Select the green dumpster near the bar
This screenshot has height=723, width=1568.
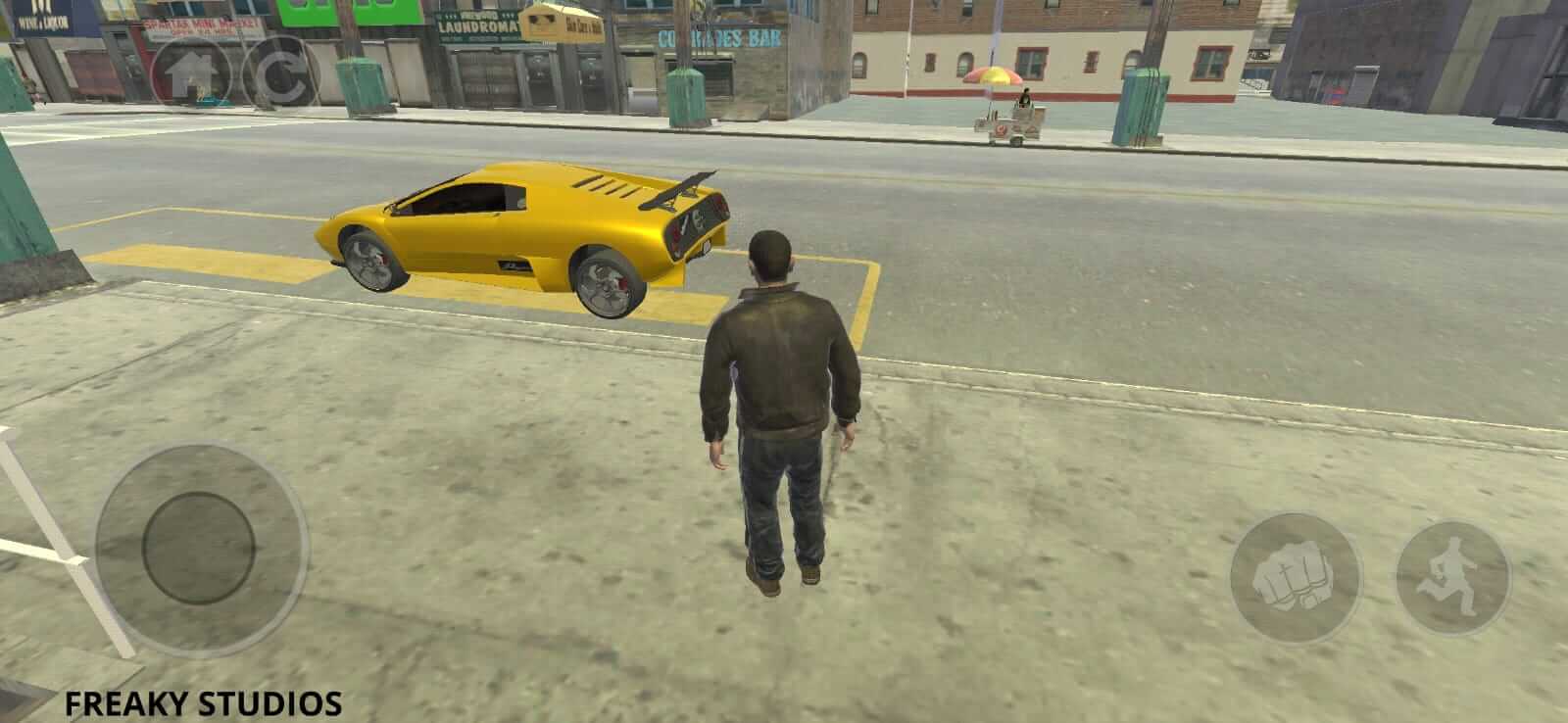[x=686, y=93]
